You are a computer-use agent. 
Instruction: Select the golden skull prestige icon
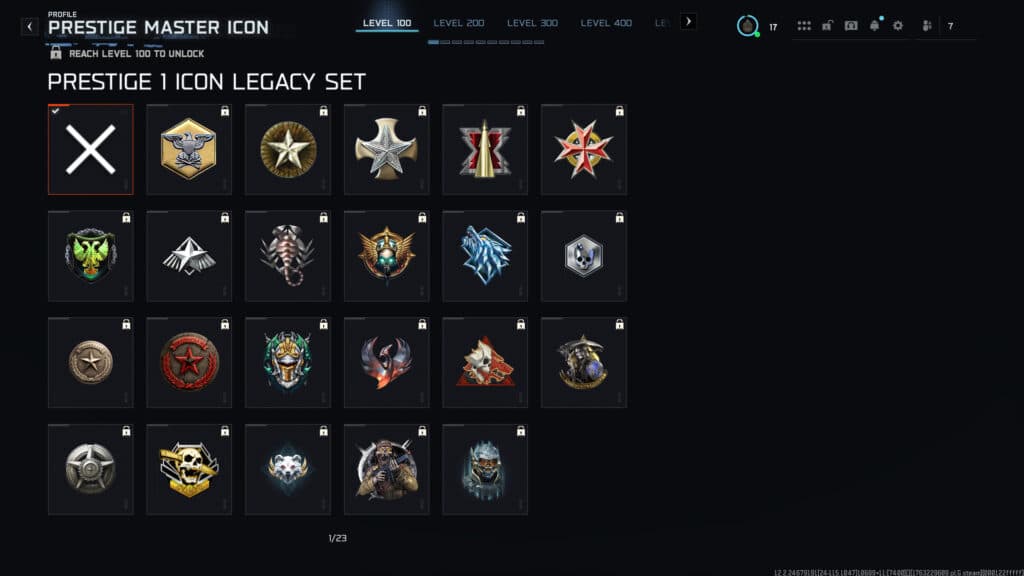coord(189,469)
